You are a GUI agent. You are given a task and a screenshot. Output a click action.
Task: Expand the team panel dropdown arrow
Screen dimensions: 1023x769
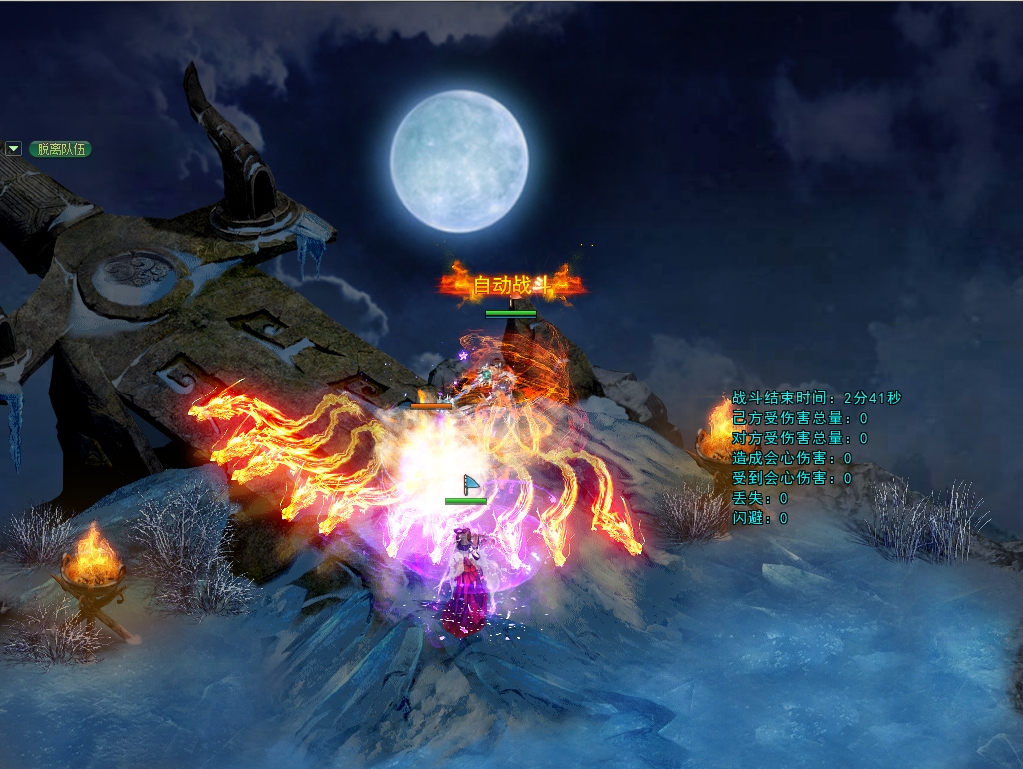point(14,149)
